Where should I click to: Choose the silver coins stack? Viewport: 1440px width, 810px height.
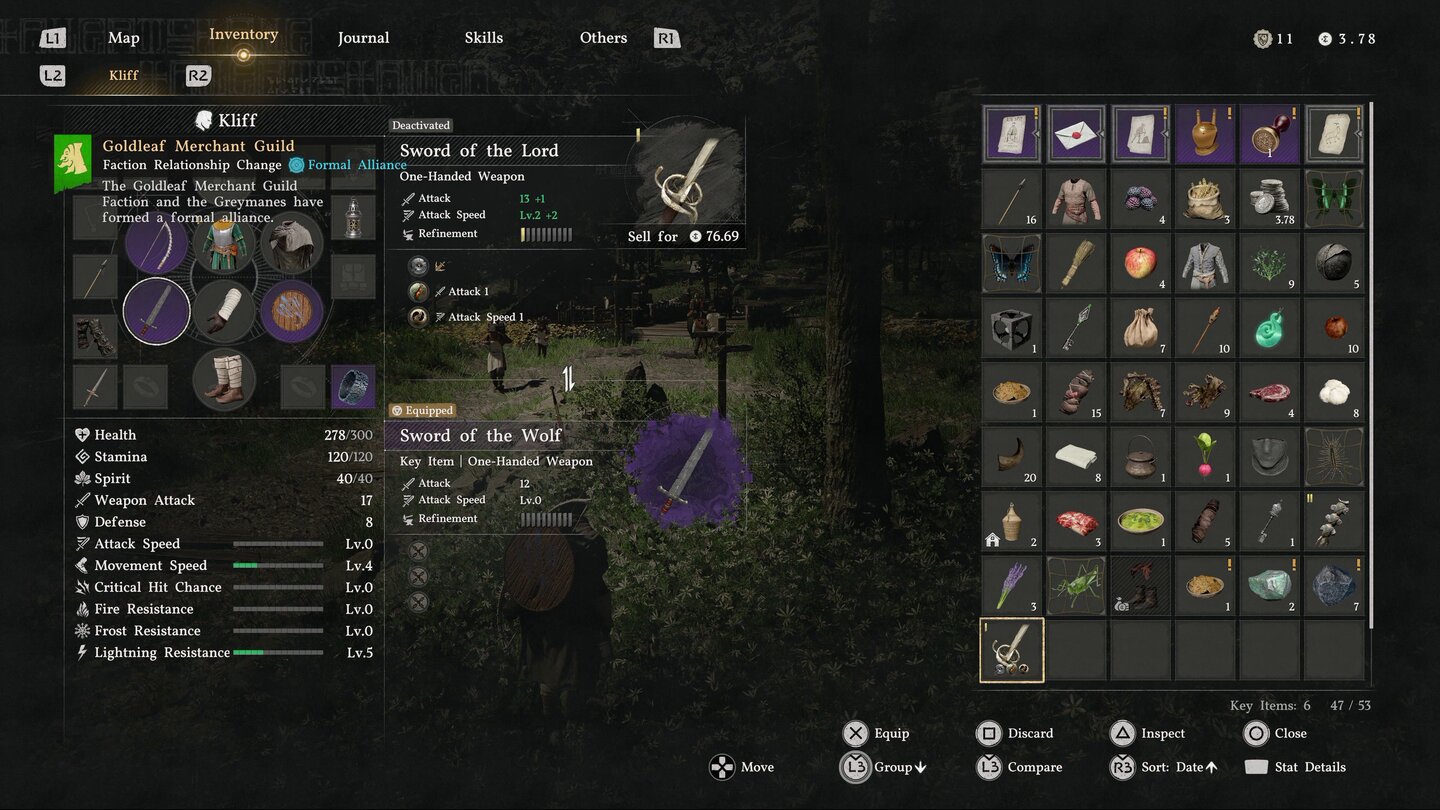point(1270,199)
